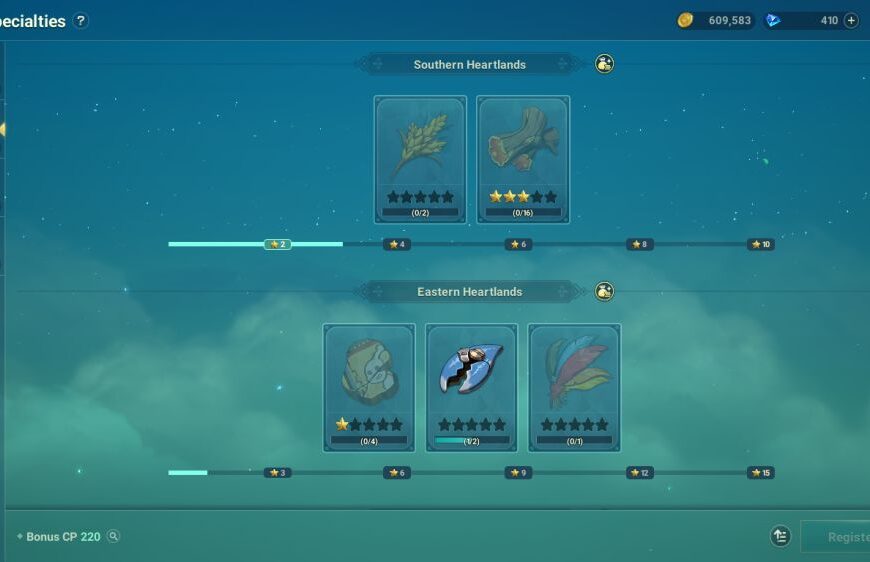View Eastern Heartlands 15-star reward marker
This screenshot has height=562, width=870.
tap(760, 473)
